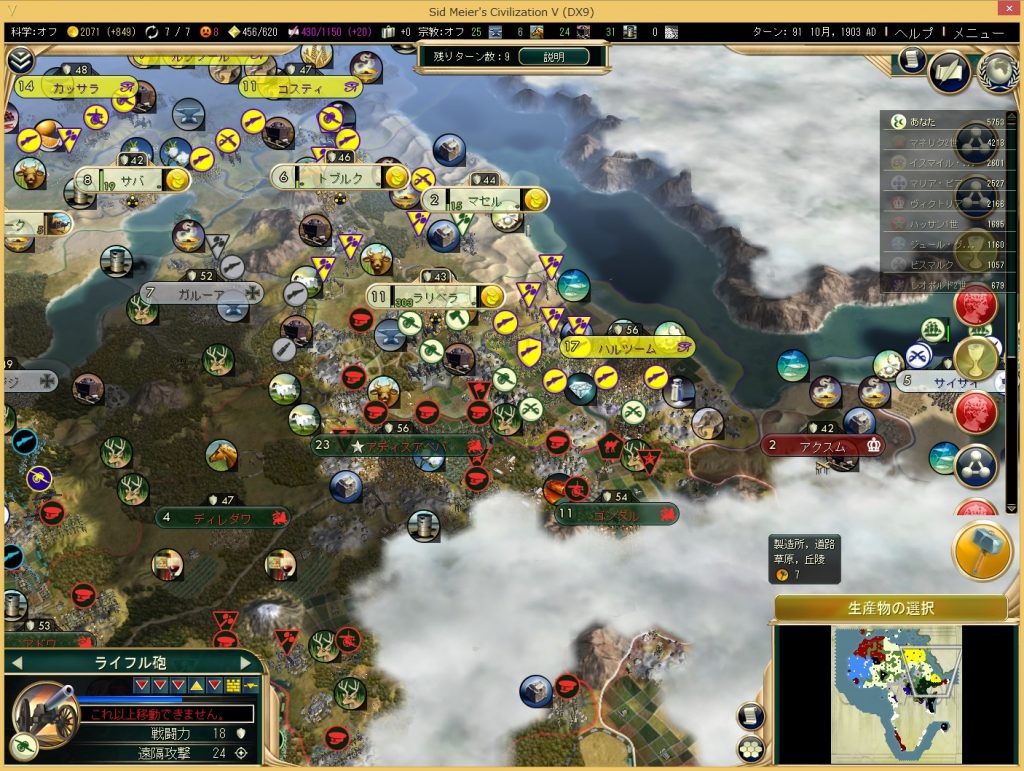Open the diplomacy globe icon
Screen dimensions: 1024x771
[996, 71]
